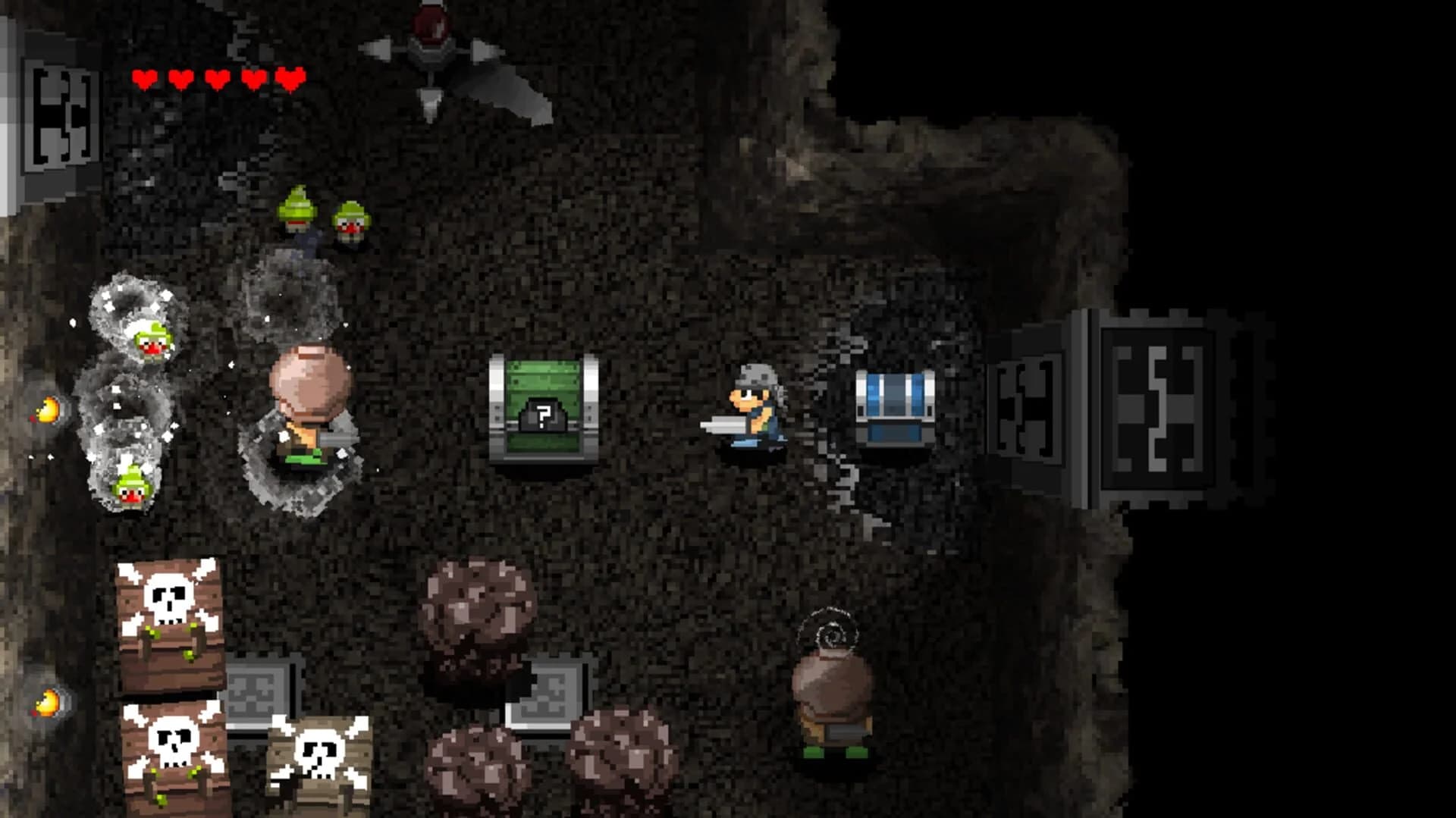Screen dimensions: 1456x818
Task: Click the first red heart in the health bar
Action: (x=144, y=76)
